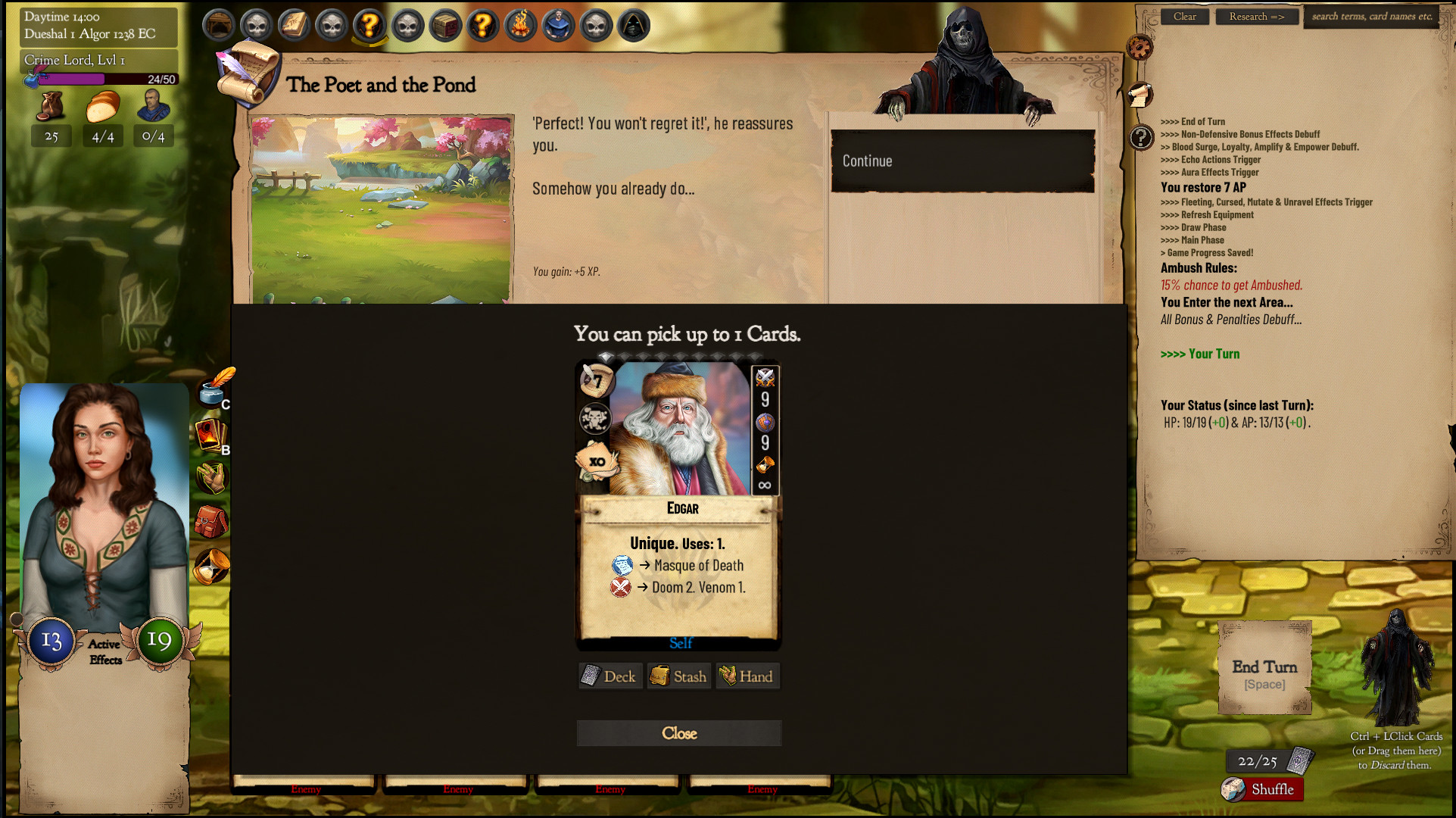
Task: Expand the yellow question mark event node
Action: tap(369, 25)
